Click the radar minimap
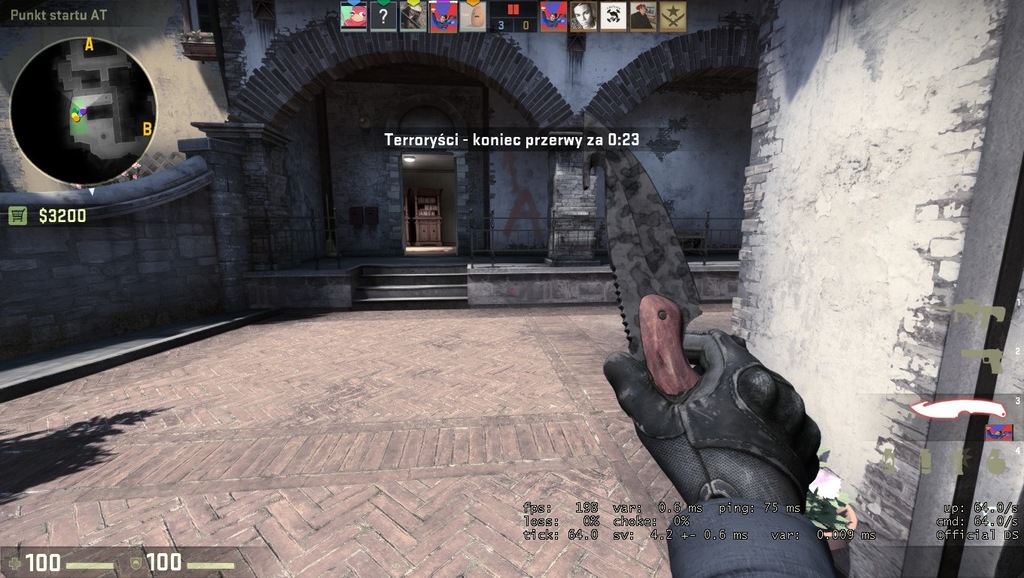Image resolution: width=1024 pixels, height=578 pixels. (x=82, y=111)
